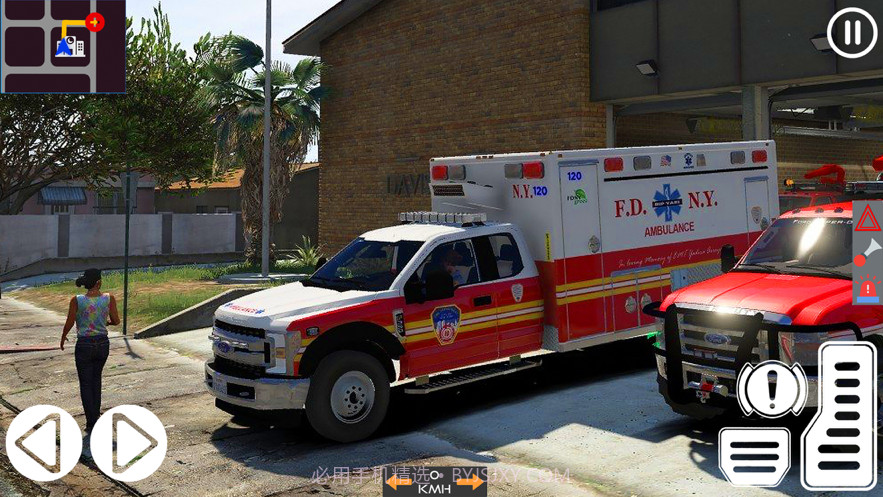Open the minimap
The height and width of the screenshot is (497, 883).
[63, 46]
